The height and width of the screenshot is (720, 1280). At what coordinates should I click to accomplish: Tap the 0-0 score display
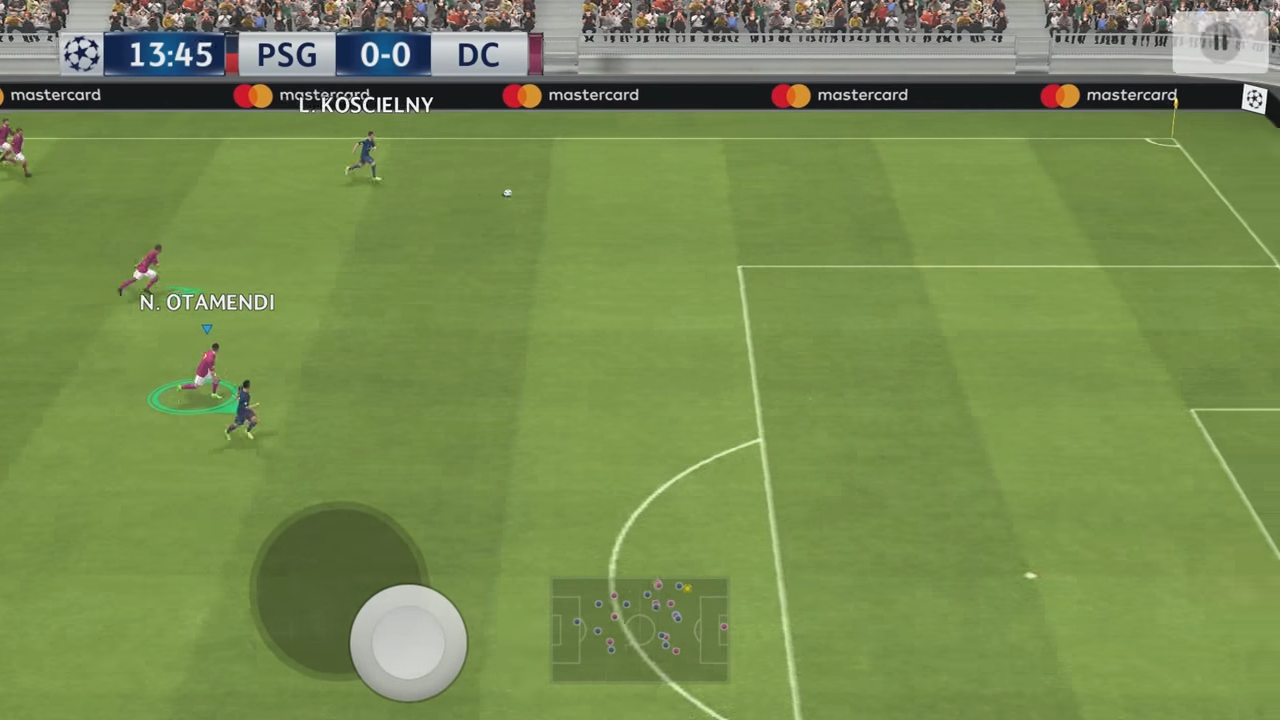pyautogui.click(x=386, y=55)
